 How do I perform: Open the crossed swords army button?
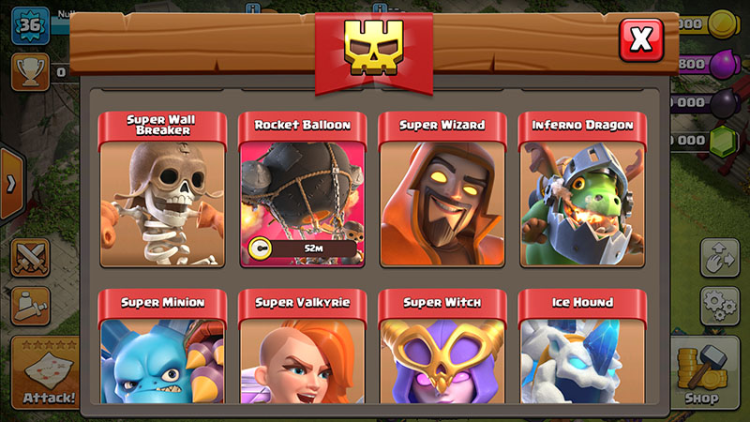click(30, 257)
